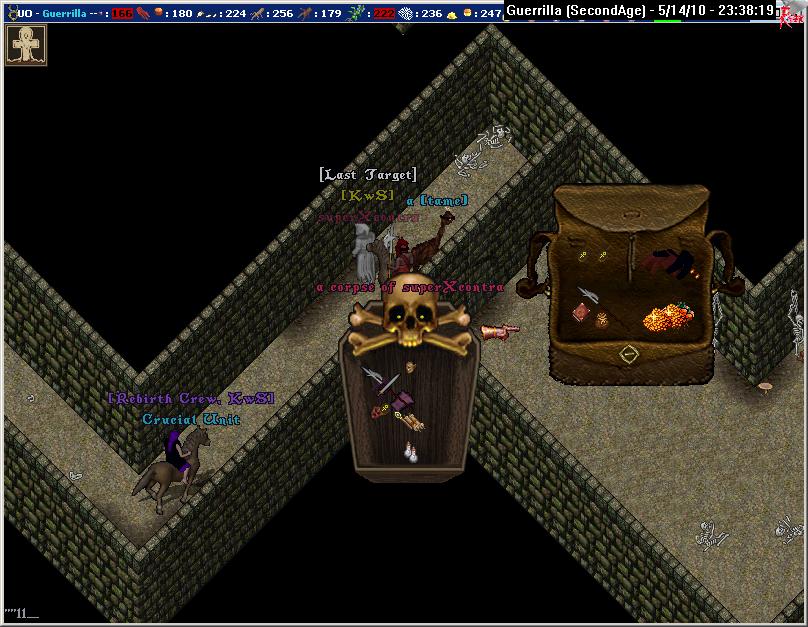Select the small pouch in the backpack
Viewport: 808px width, 627px height.
pyautogui.click(x=602, y=320)
